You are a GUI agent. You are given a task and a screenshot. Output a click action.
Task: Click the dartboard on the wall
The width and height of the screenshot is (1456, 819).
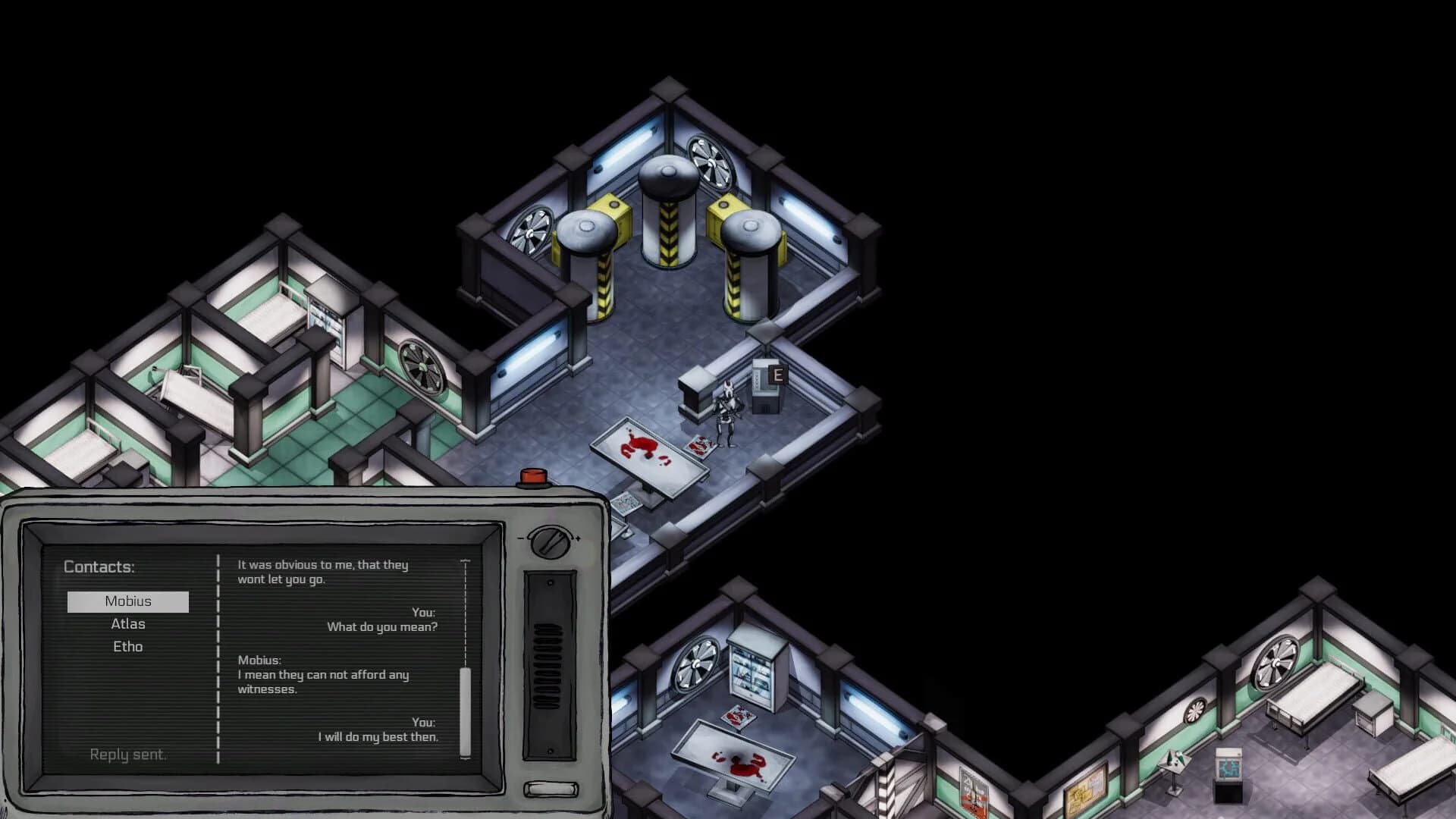pyautogui.click(x=1197, y=711)
